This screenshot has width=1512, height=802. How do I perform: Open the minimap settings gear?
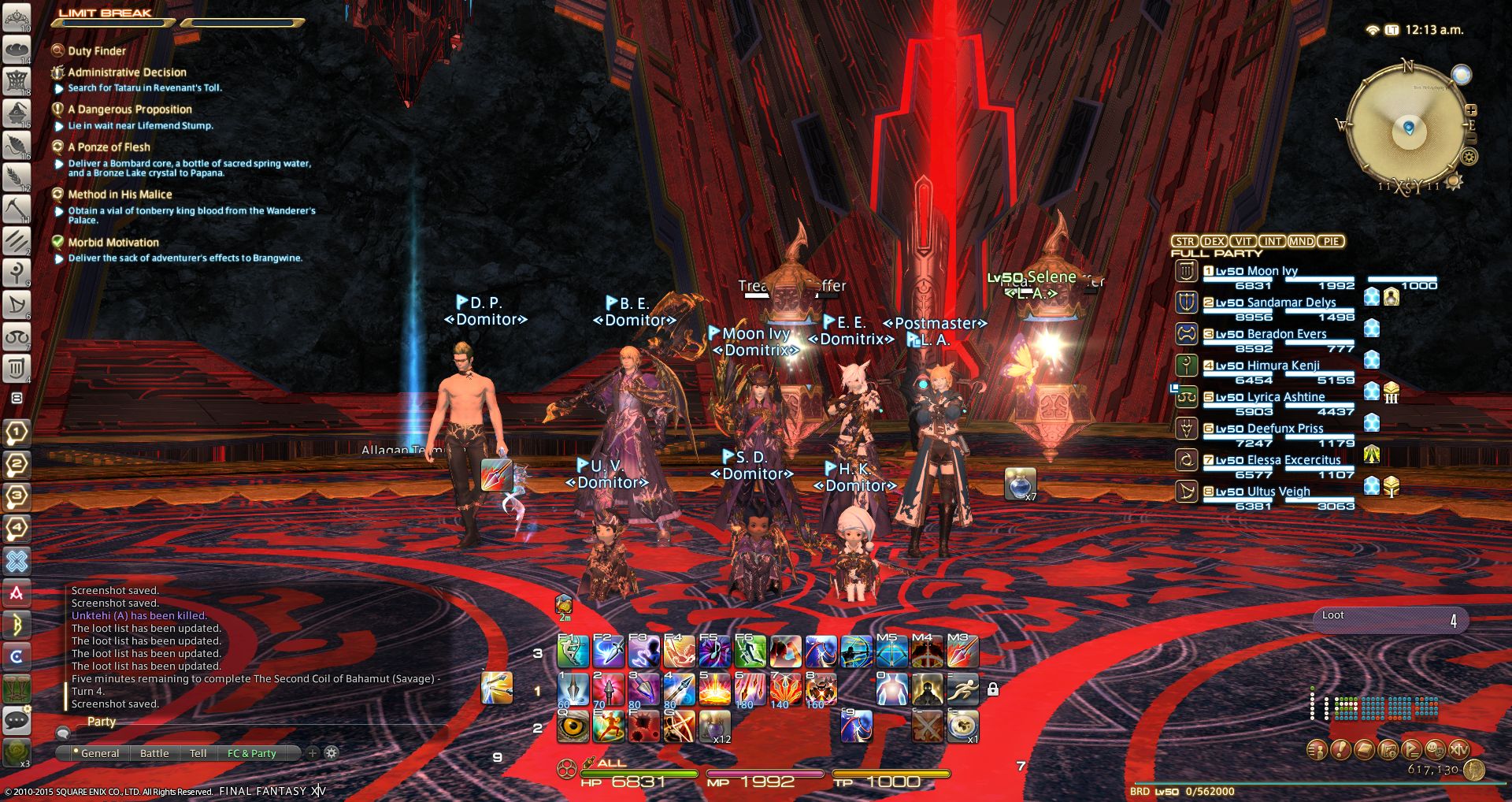(1469, 156)
